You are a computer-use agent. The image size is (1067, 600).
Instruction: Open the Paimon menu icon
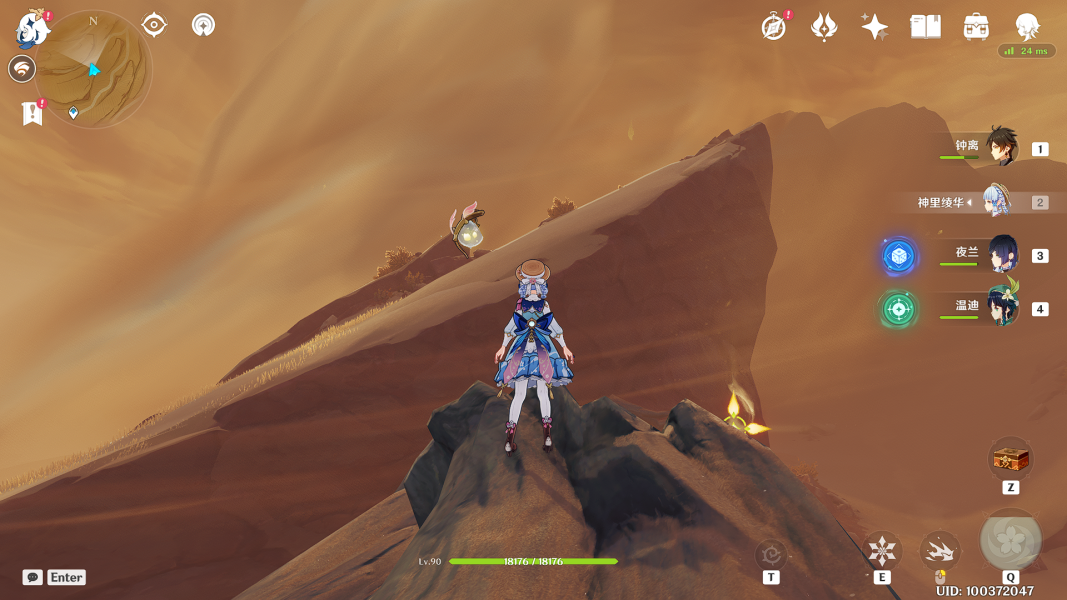coord(33,28)
